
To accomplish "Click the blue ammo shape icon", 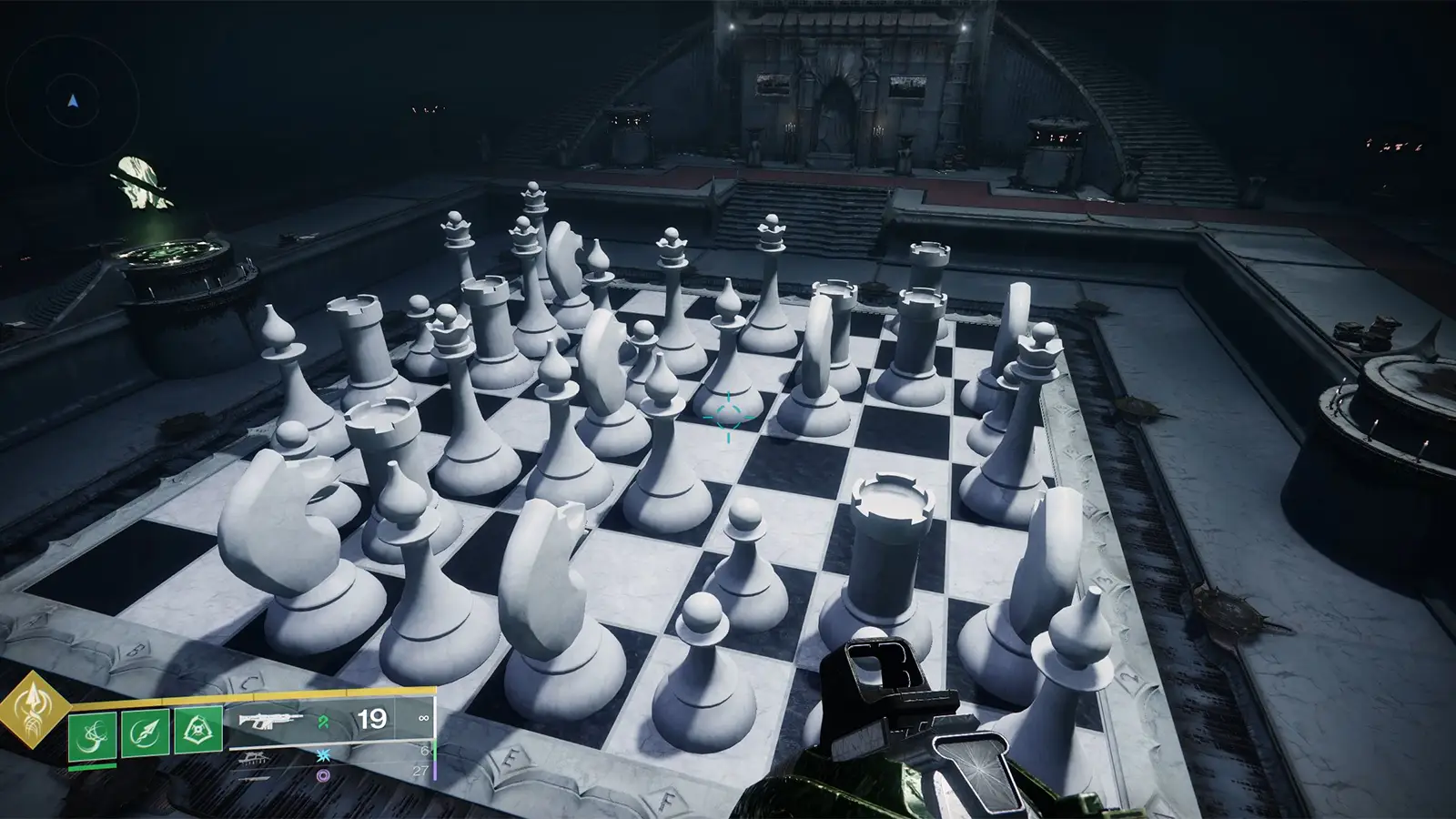I will point(323,754).
